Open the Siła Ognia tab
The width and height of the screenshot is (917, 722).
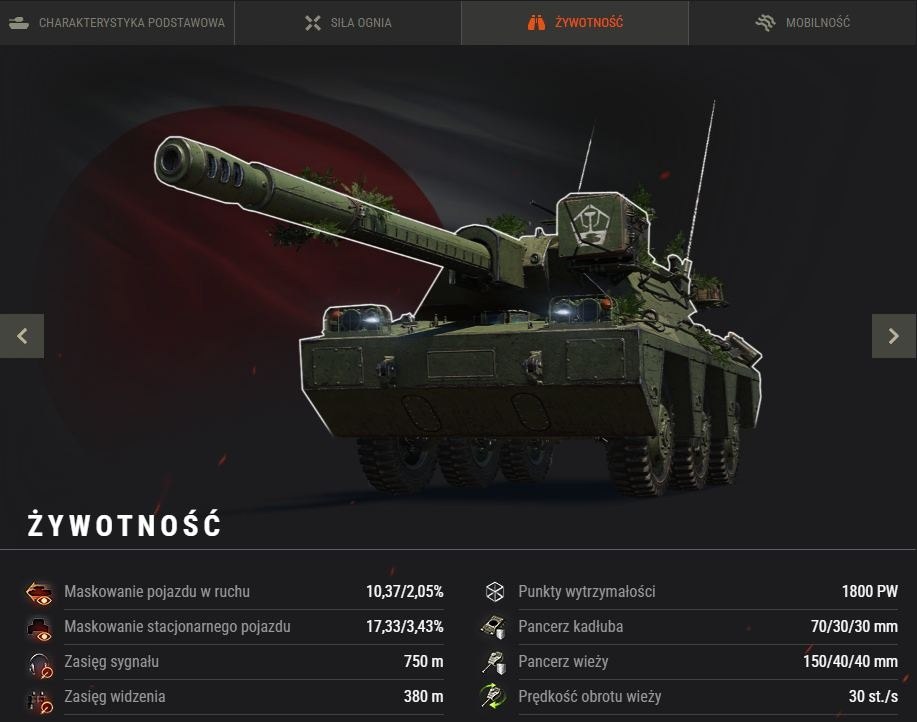coord(348,23)
